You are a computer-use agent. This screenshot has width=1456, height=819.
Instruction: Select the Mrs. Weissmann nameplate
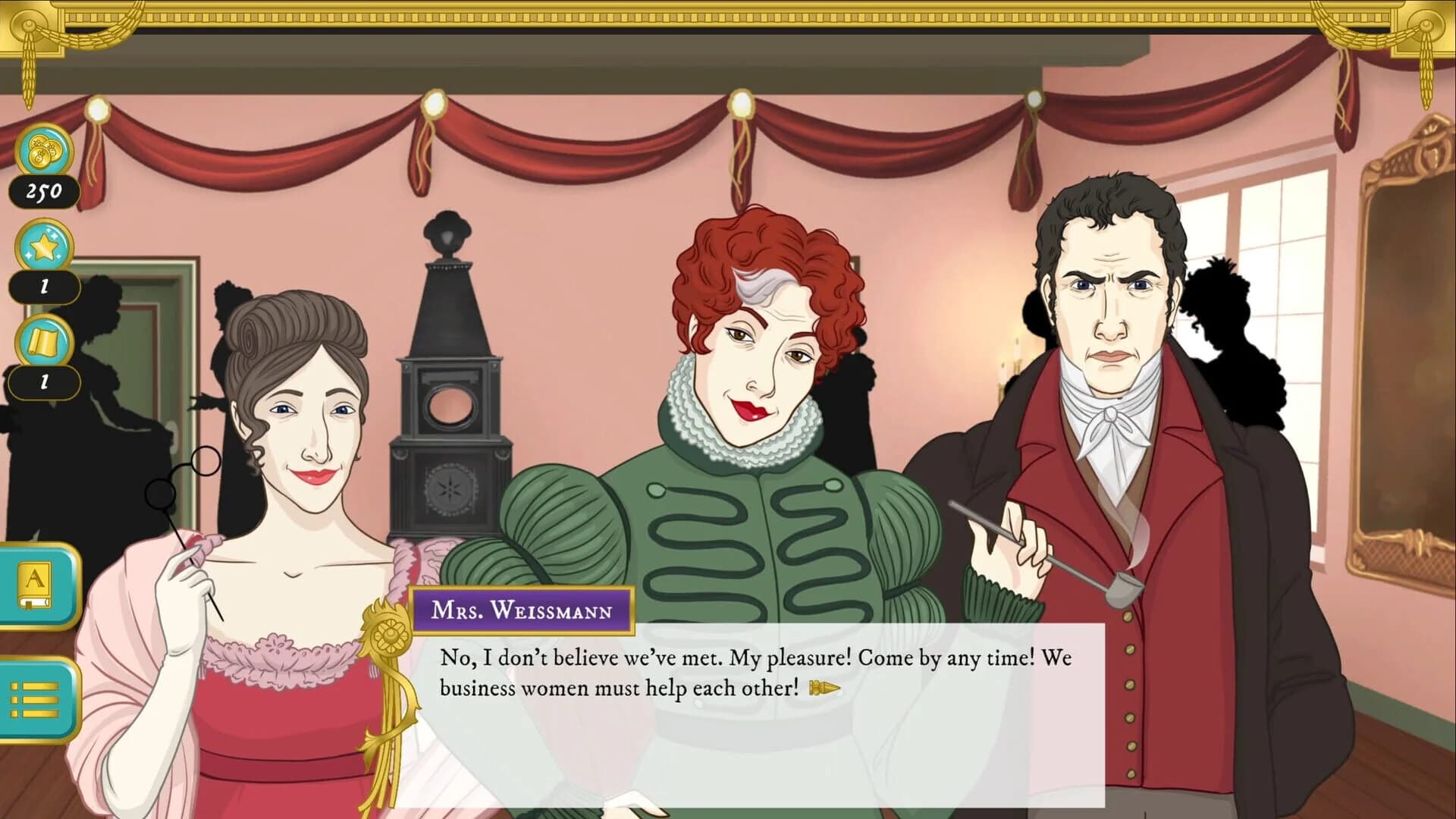pos(521,610)
